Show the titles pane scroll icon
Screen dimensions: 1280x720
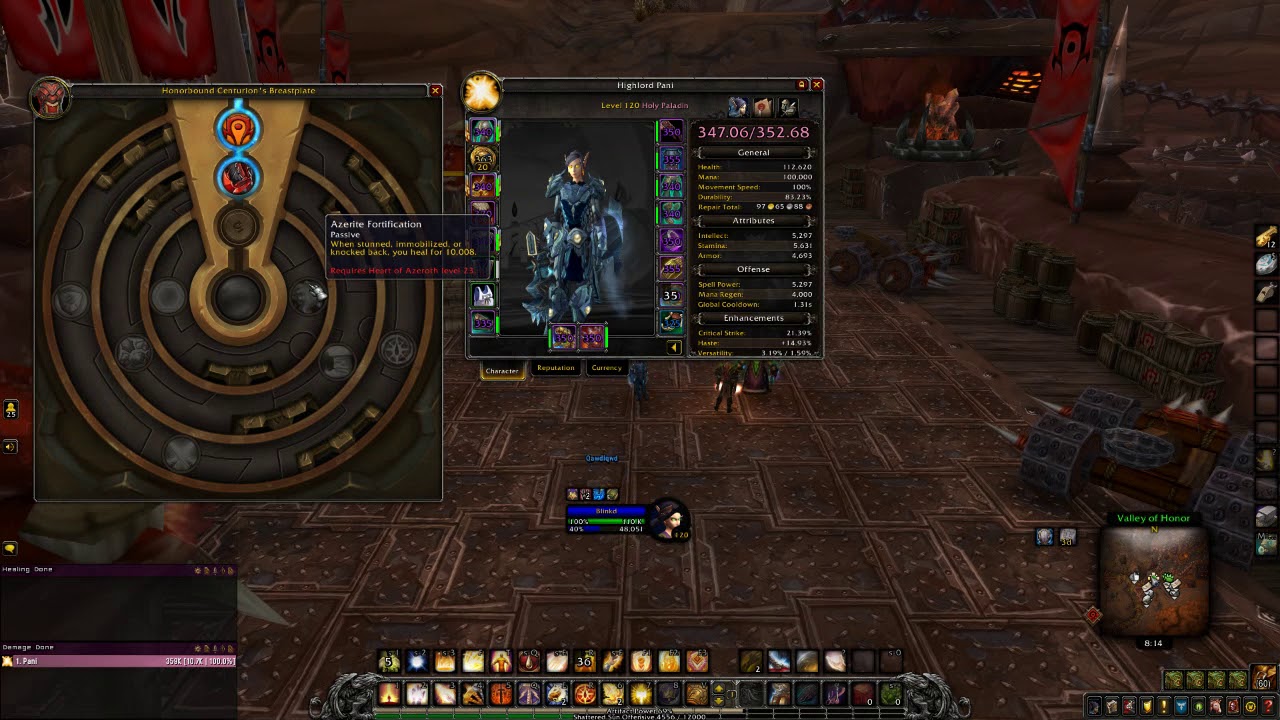[763, 107]
